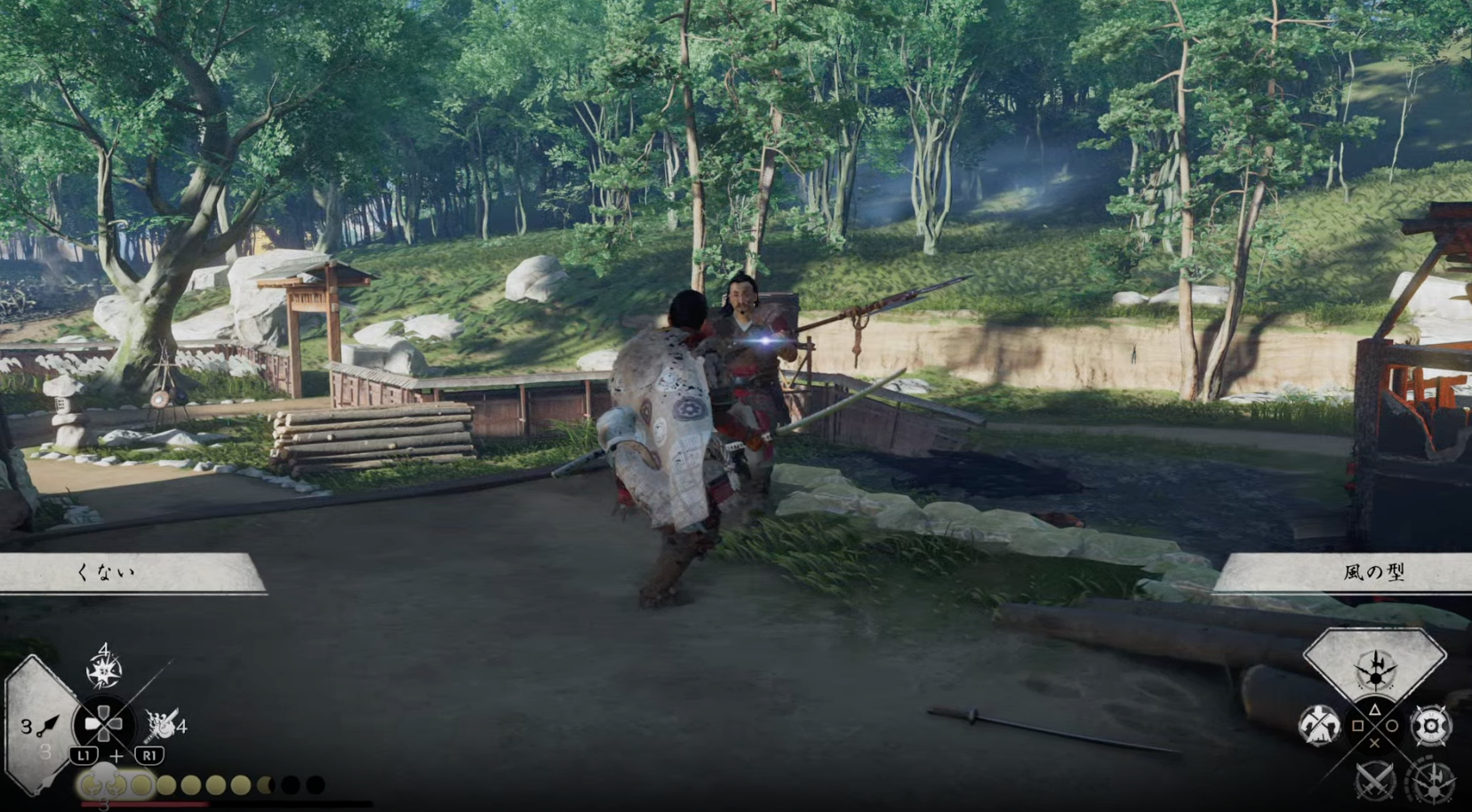Toggle the Triangle face button indicator
1472x812 pixels.
[1374, 711]
